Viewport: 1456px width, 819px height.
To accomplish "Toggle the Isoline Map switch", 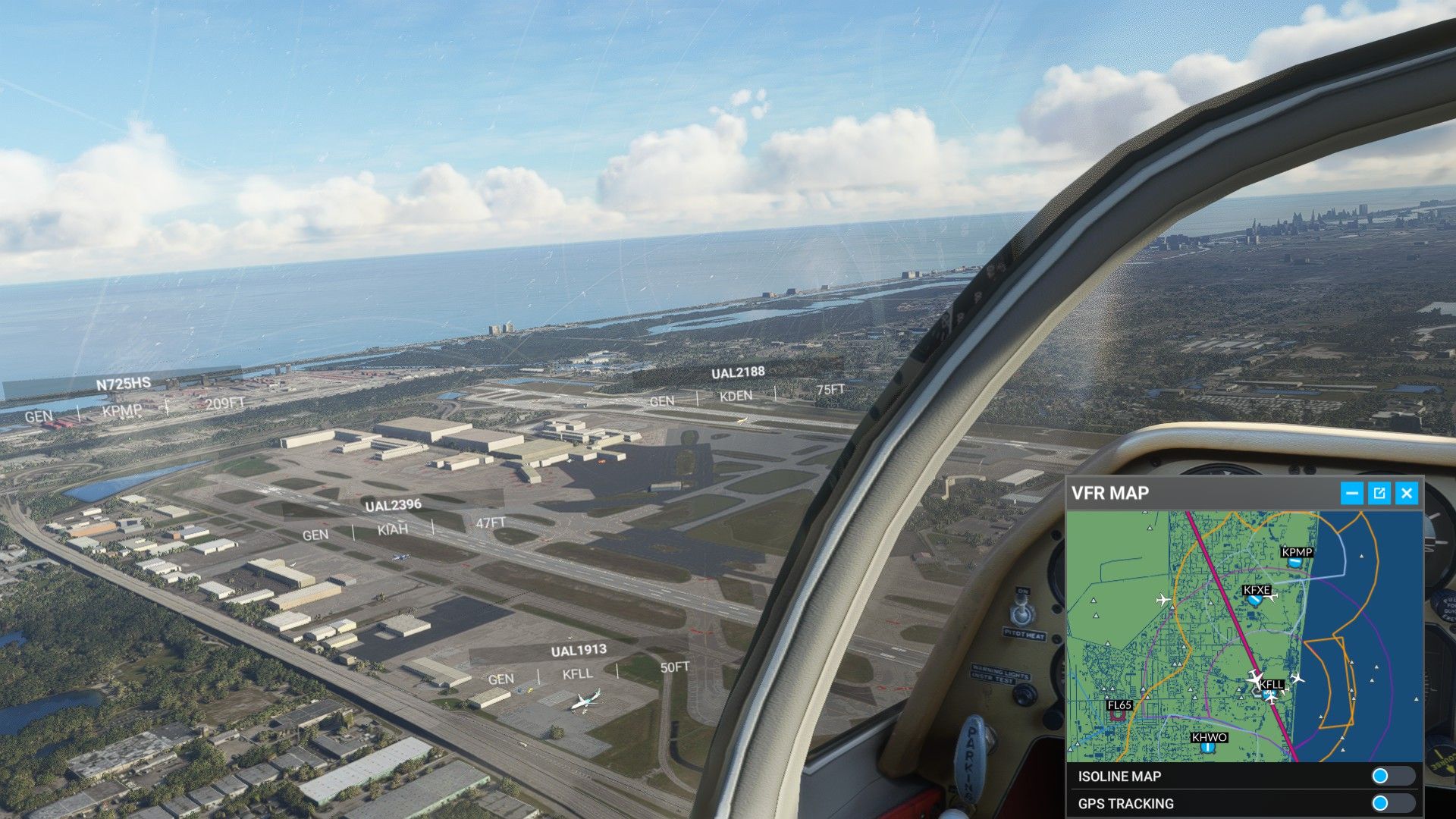I will tap(1392, 776).
